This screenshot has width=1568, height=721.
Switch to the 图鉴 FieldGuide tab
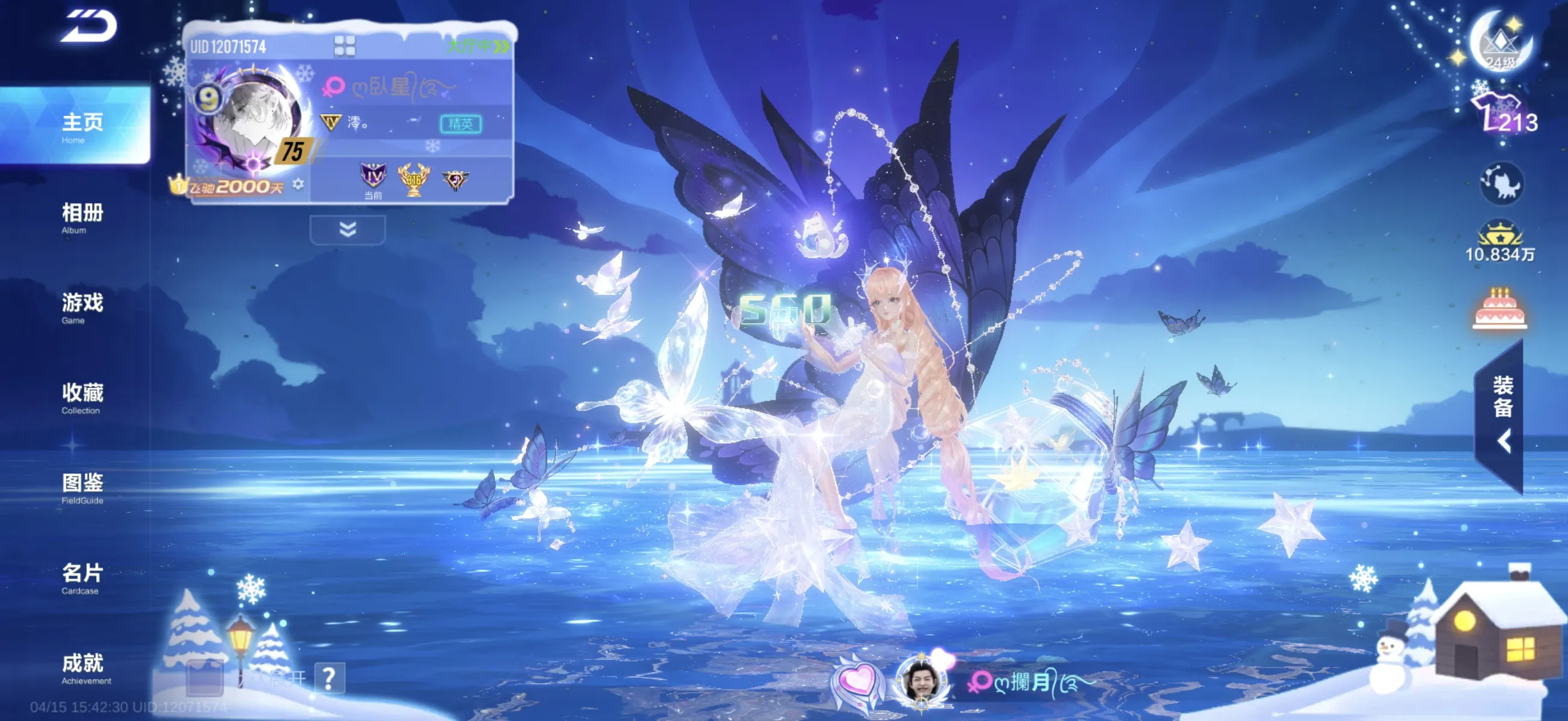click(82, 487)
